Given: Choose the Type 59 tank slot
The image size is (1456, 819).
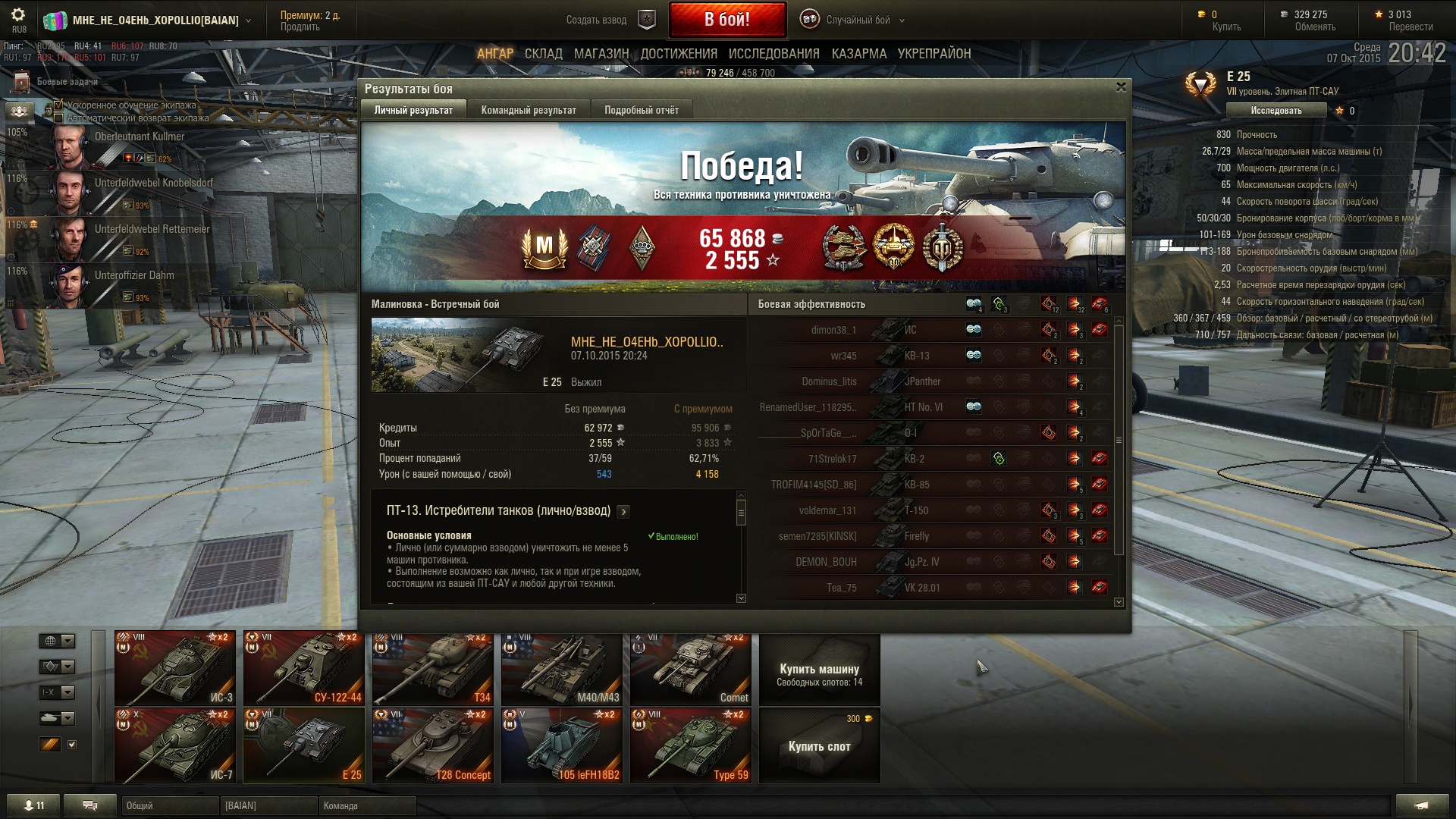Looking at the screenshot, I should pyautogui.click(x=690, y=745).
